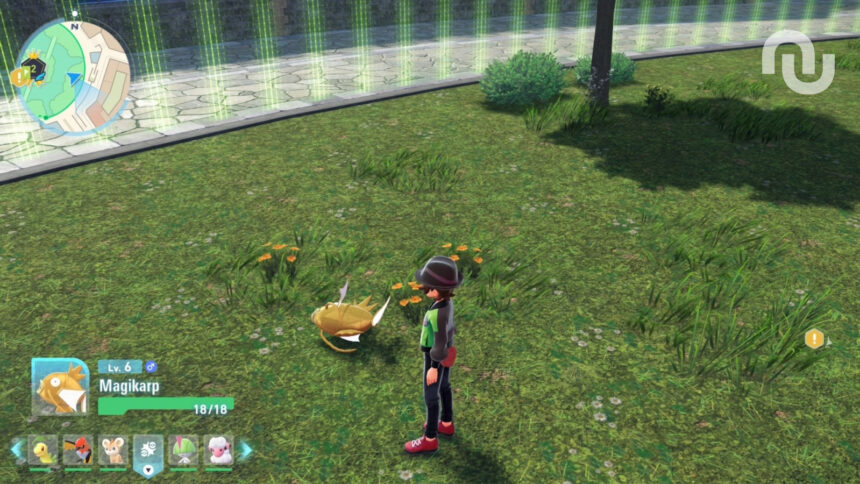Select the highlighted active party slot
860x484 pixels.
coord(148,452)
